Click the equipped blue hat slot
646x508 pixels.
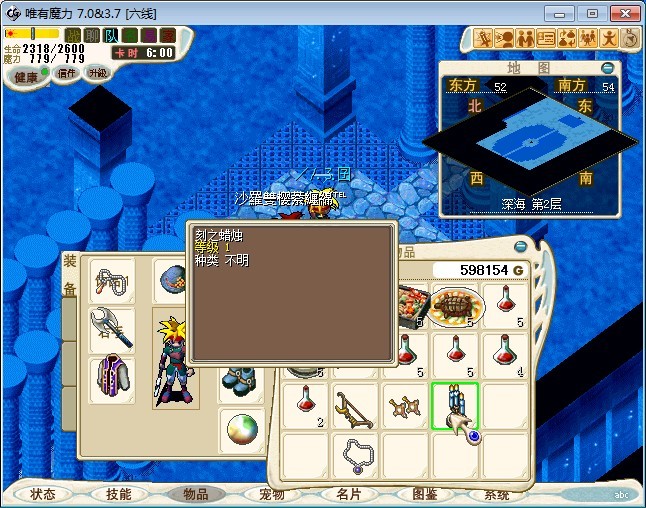[x=171, y=280]
